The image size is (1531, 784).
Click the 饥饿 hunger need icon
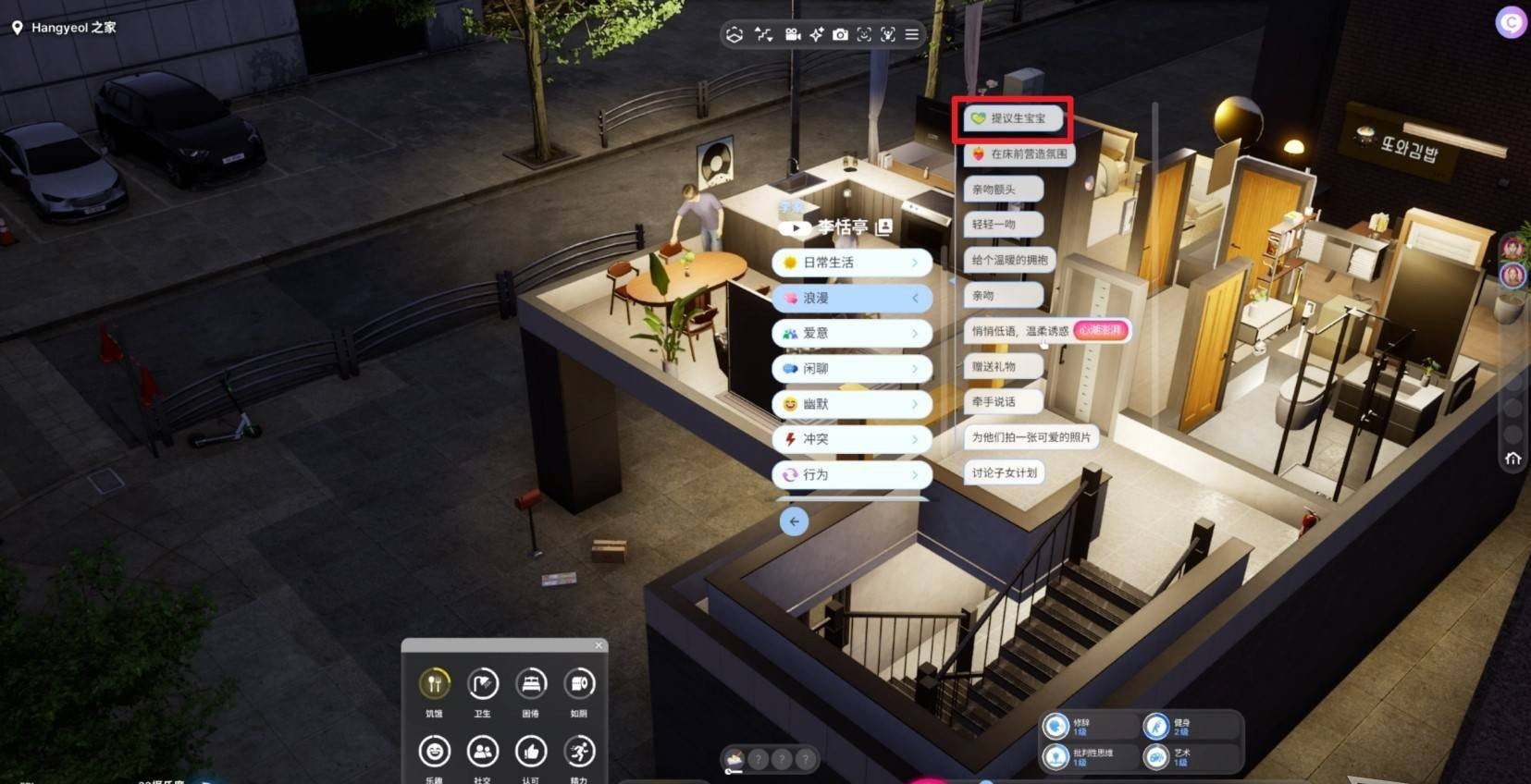(x=434, y=684)
